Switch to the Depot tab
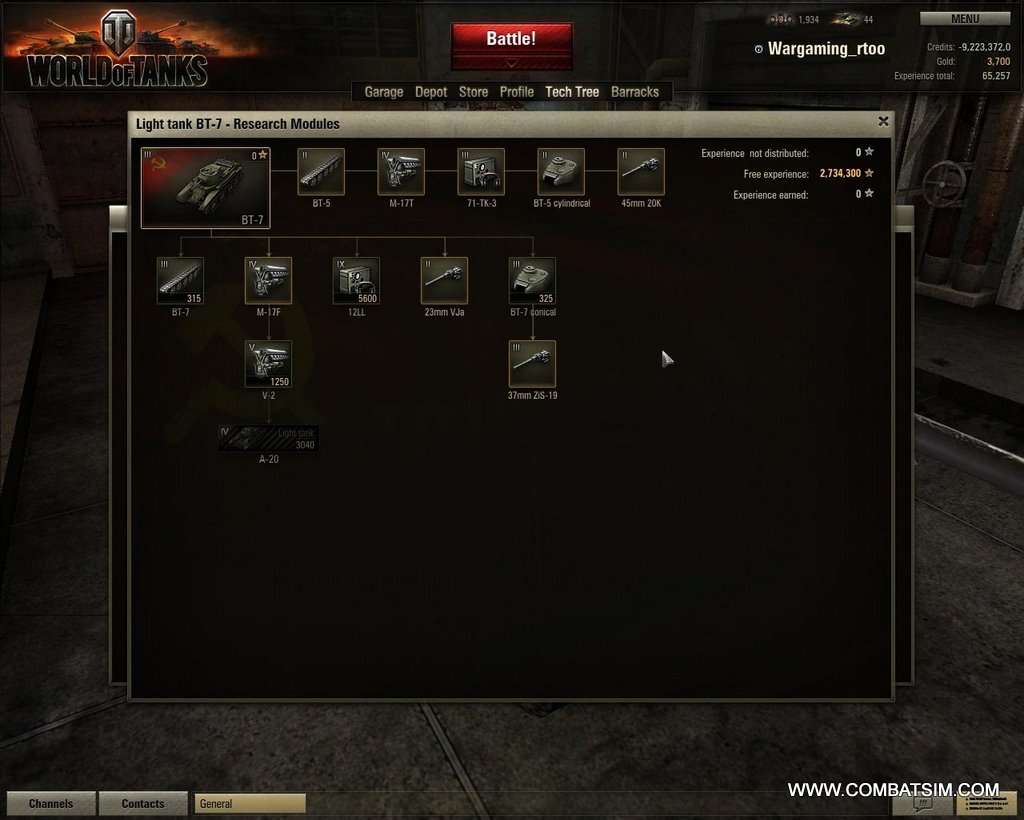The width and height of the screenshot is (1024, 820). (431, 92)
